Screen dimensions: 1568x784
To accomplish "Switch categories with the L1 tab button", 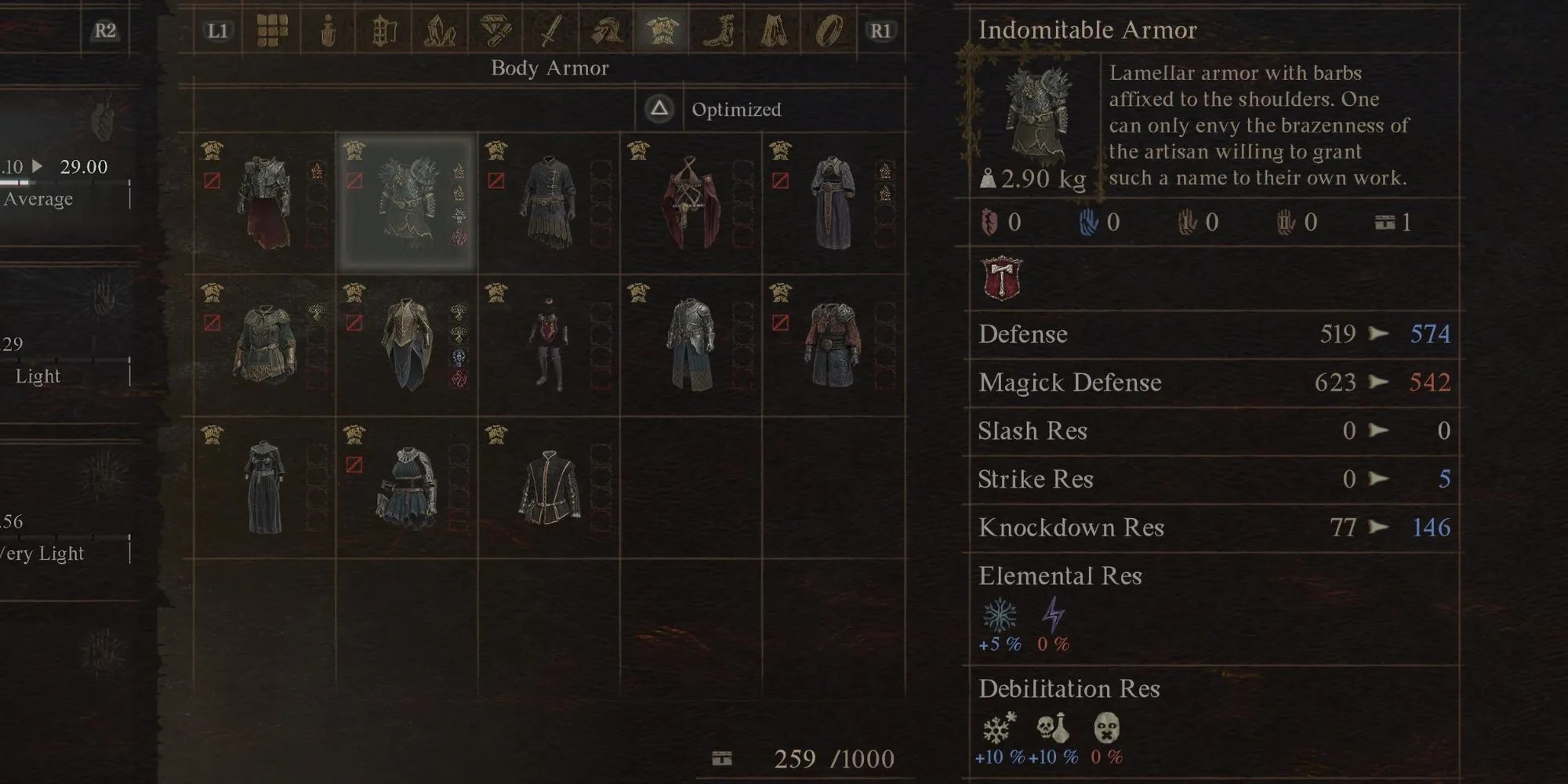I will click(x=217, y=30).
